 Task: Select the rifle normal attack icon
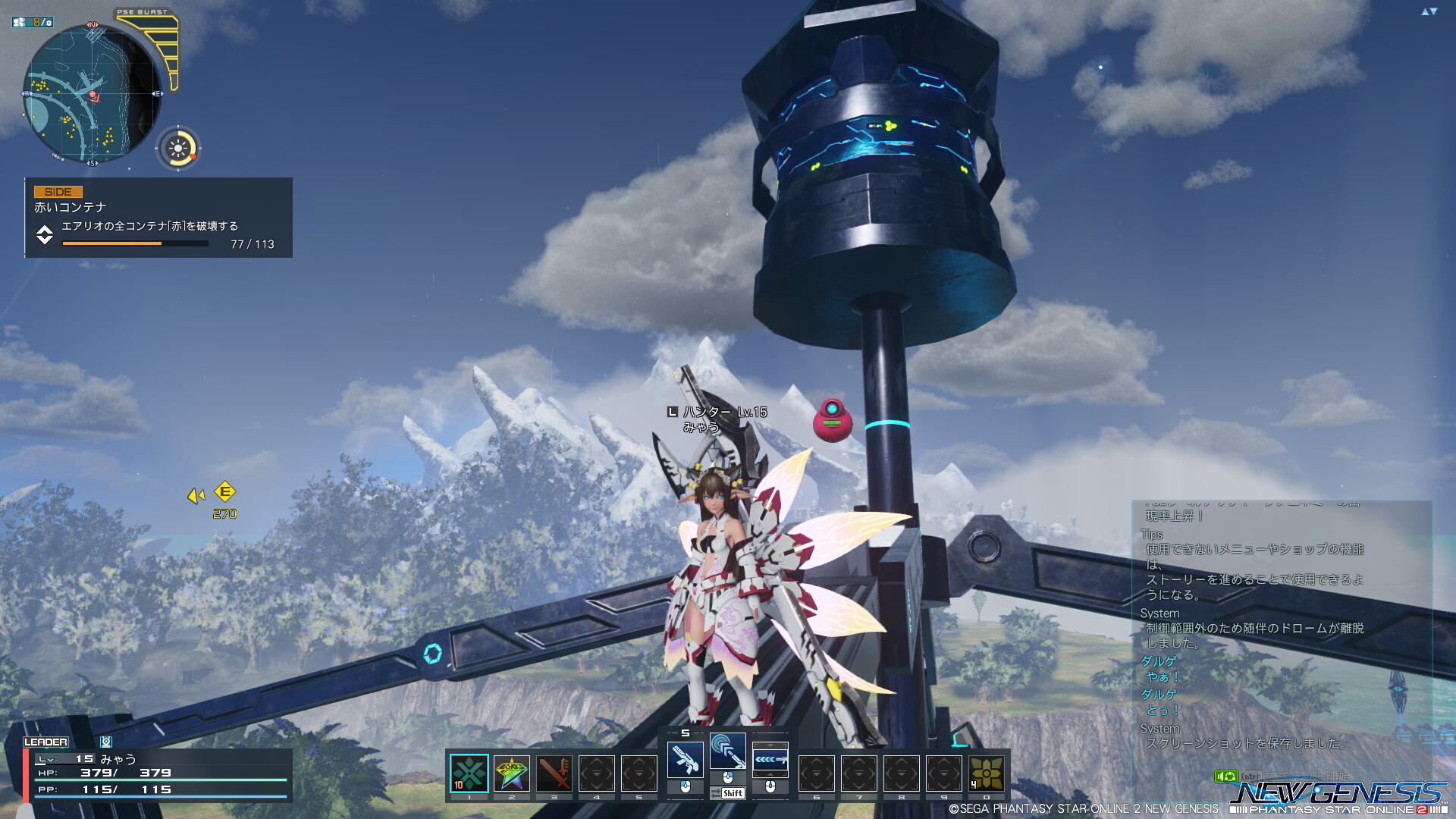(x=685, y=759)
